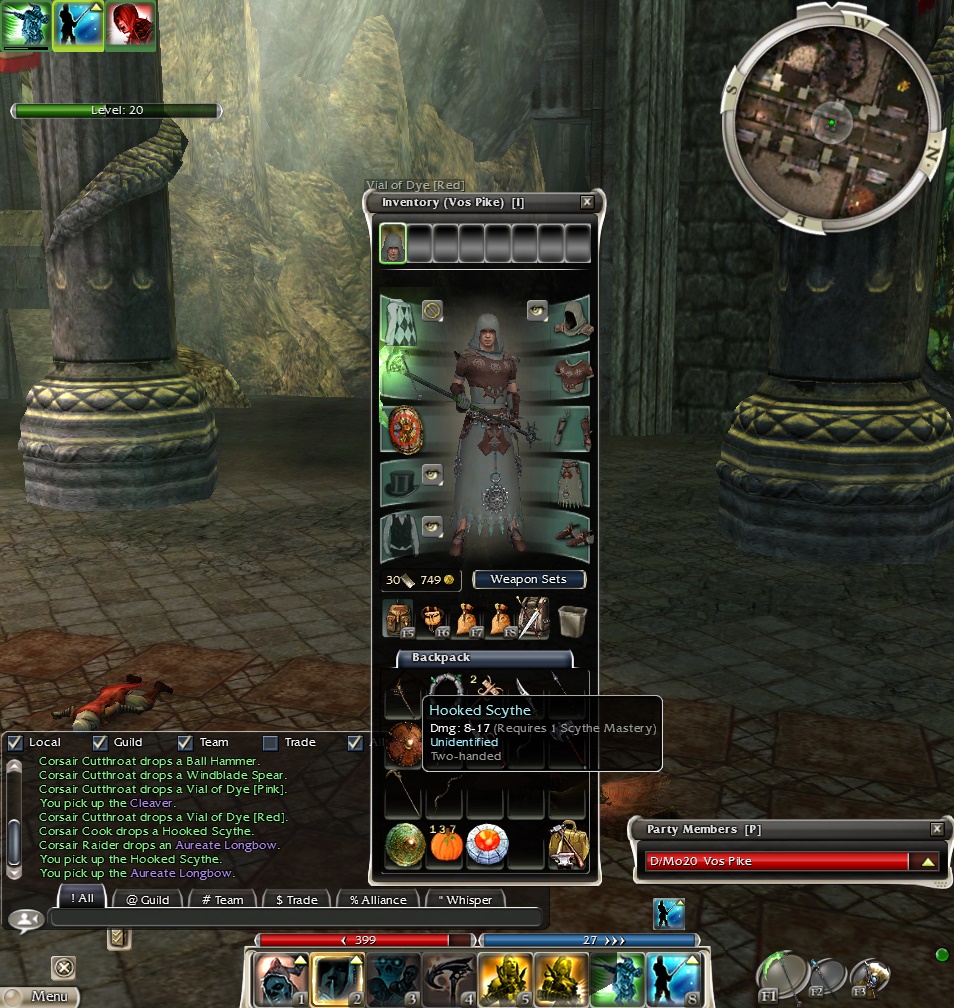This screenshot has width=954, height=1008.
Task: Select the Backpack bag icon
Action: click(399, 619)
